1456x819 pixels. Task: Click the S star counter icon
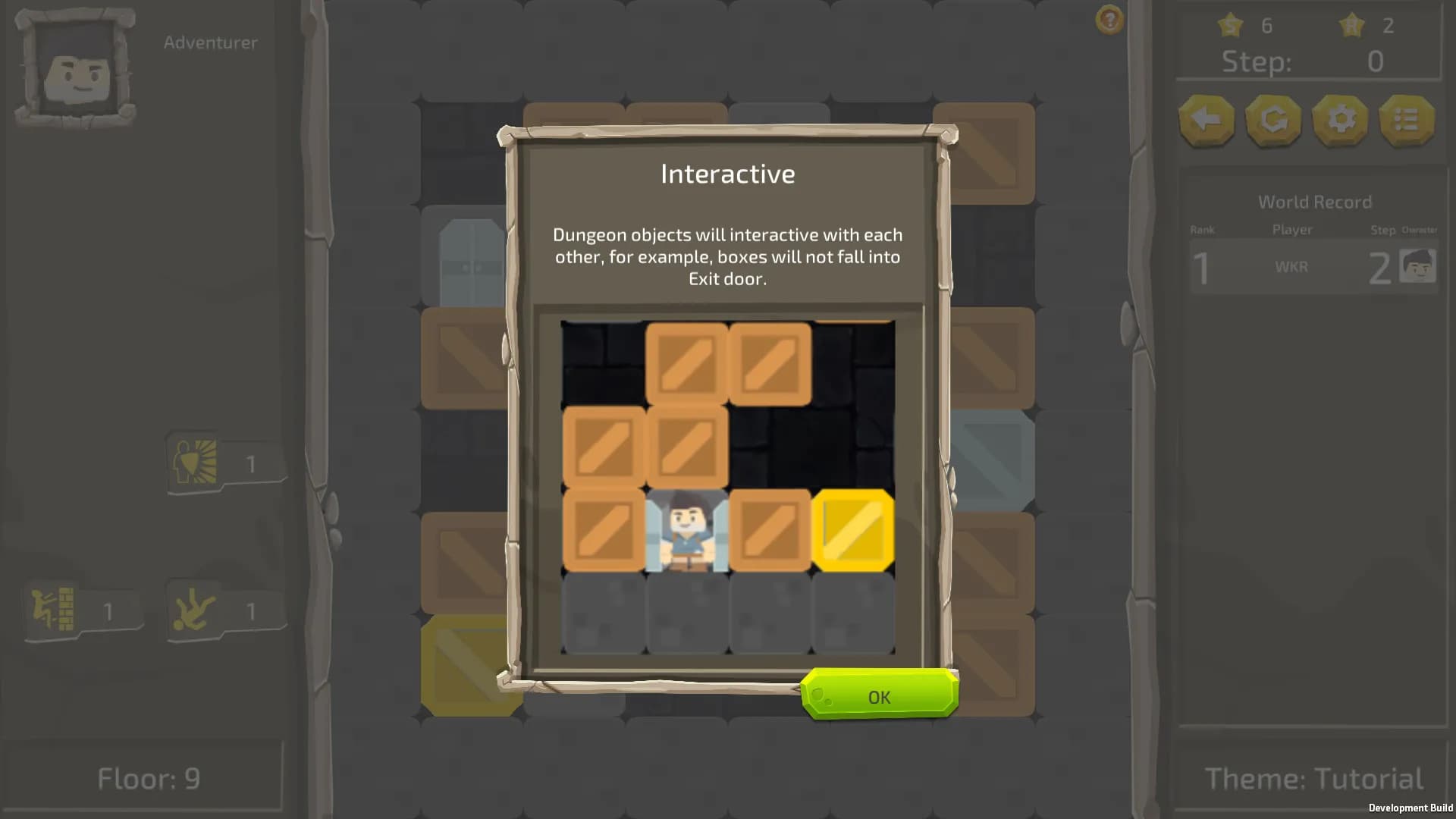coord(1230,25)
